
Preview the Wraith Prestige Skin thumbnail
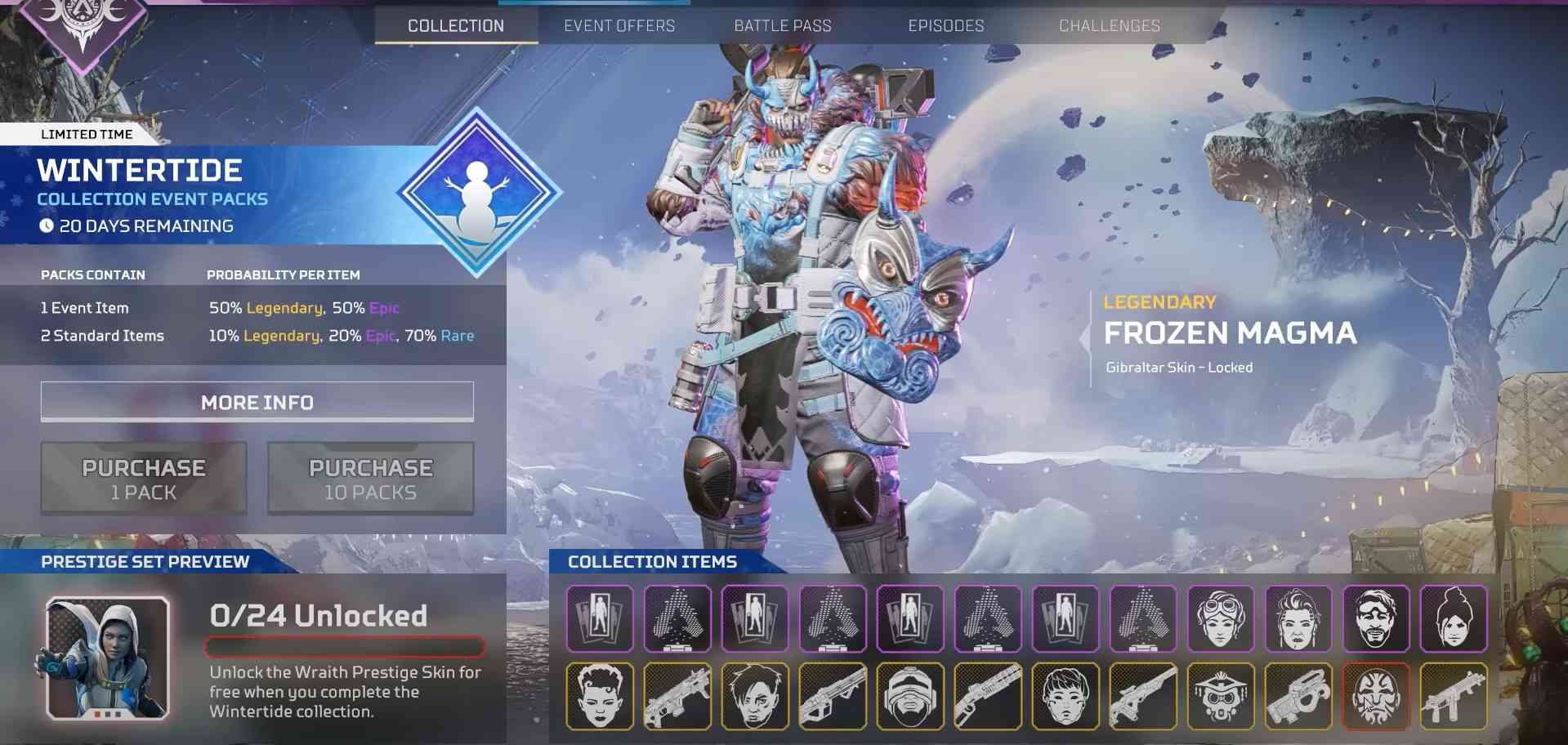click(x=108, y=658)
